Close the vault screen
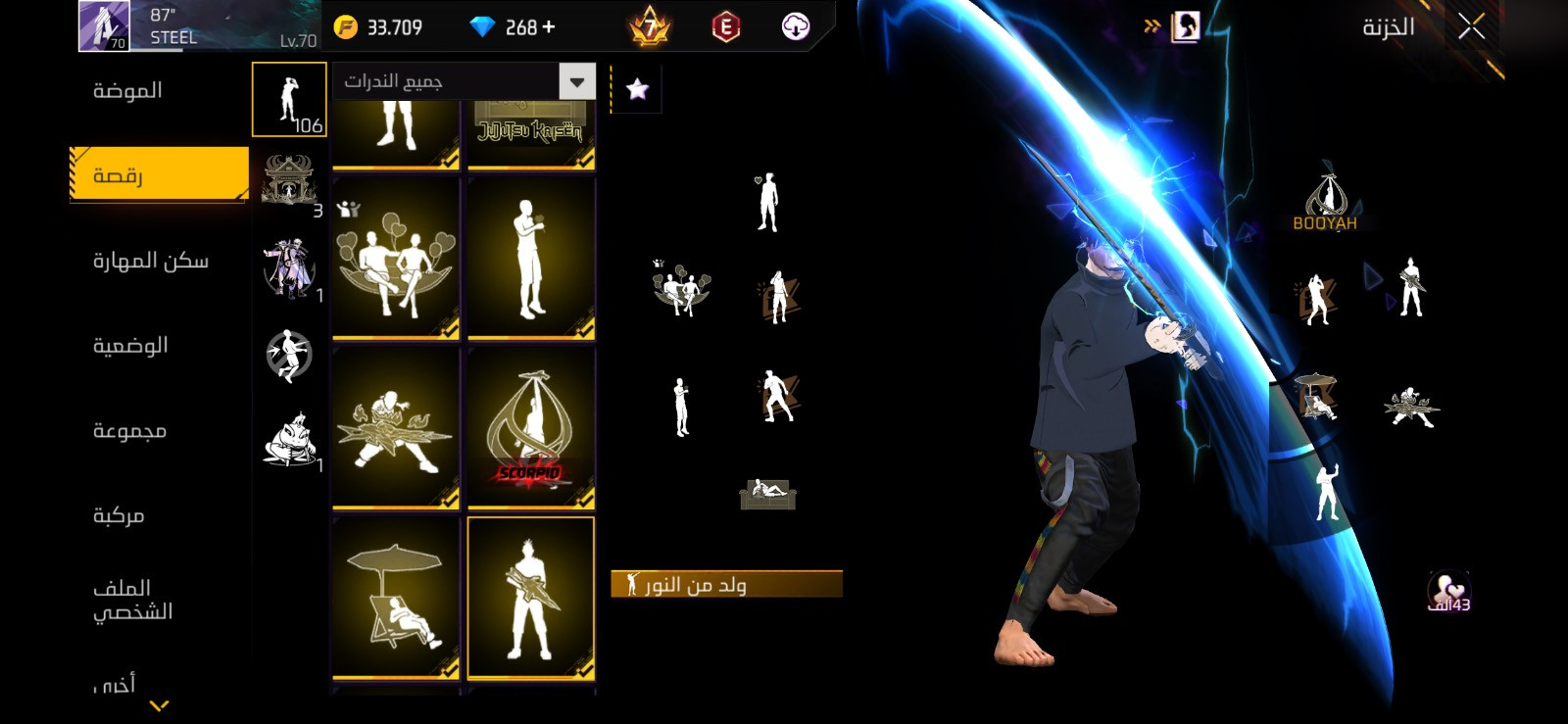1568x724 pixels. click(x=1471, y=26)
